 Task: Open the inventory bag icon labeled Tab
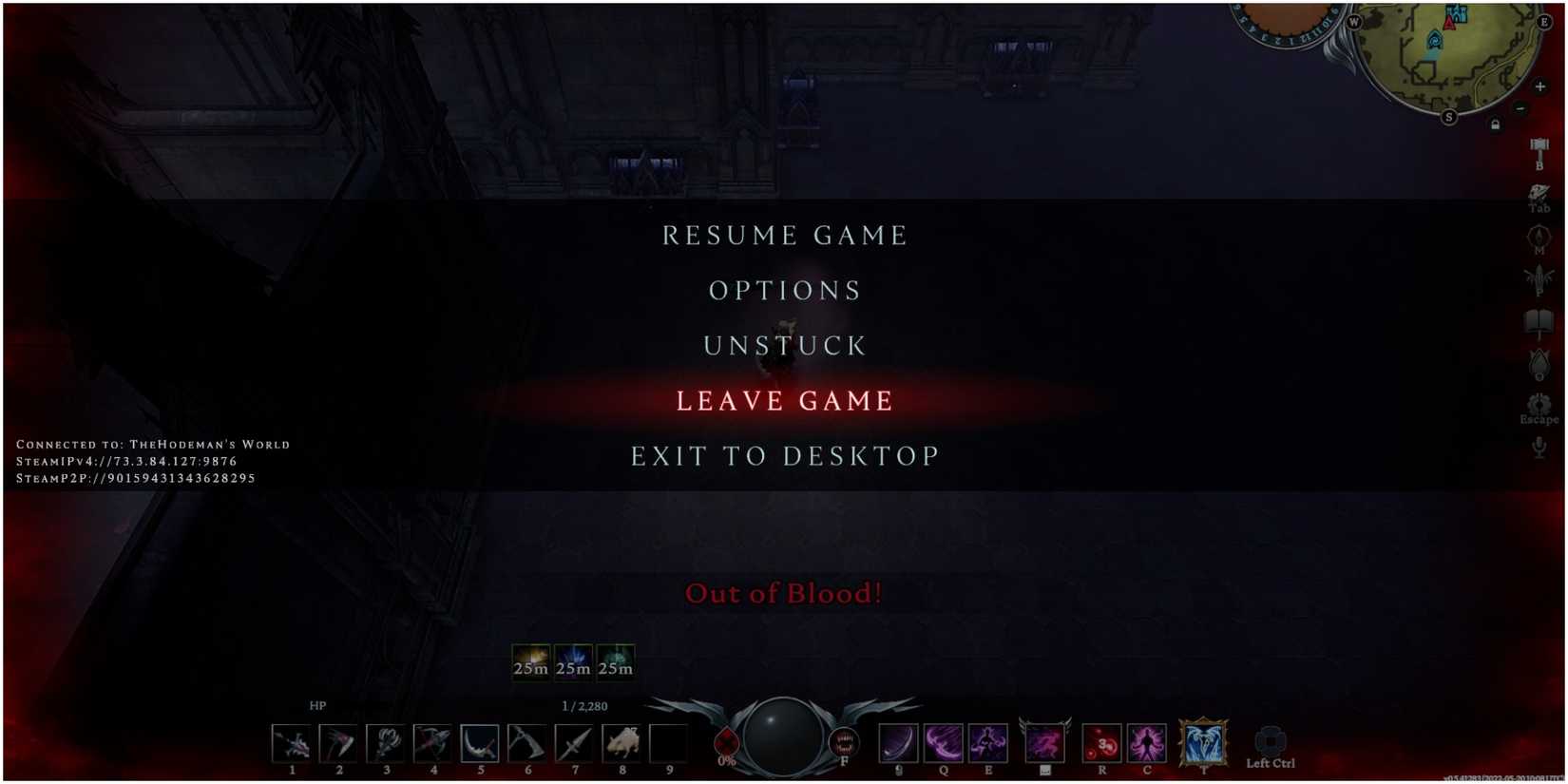[x=1539, y=190]
